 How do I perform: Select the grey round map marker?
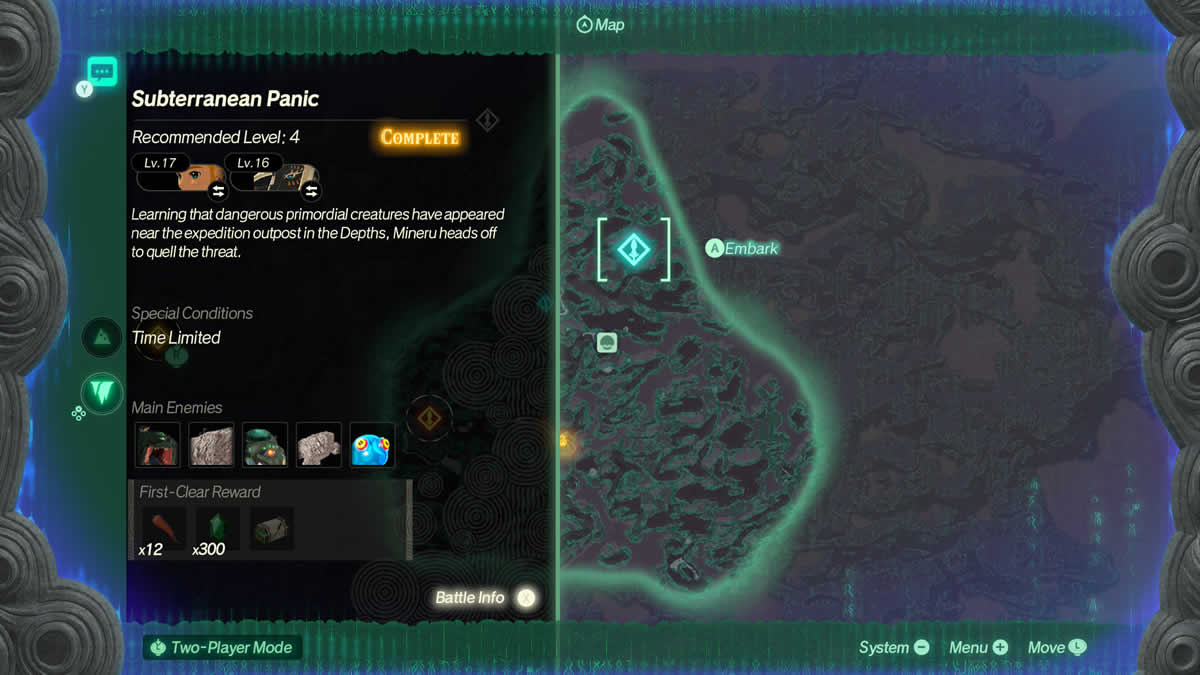606,343
